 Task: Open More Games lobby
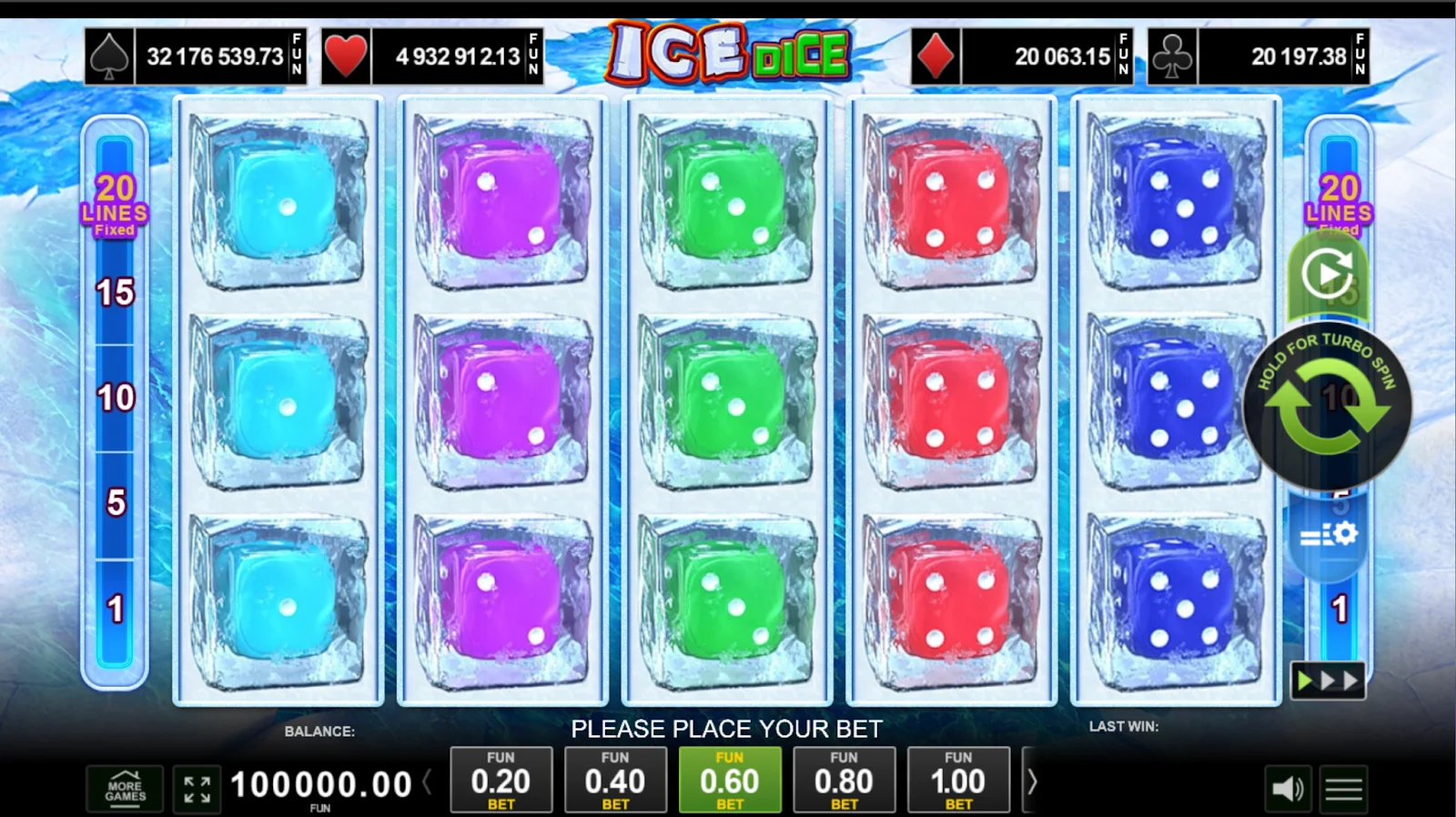coord(125,789)
